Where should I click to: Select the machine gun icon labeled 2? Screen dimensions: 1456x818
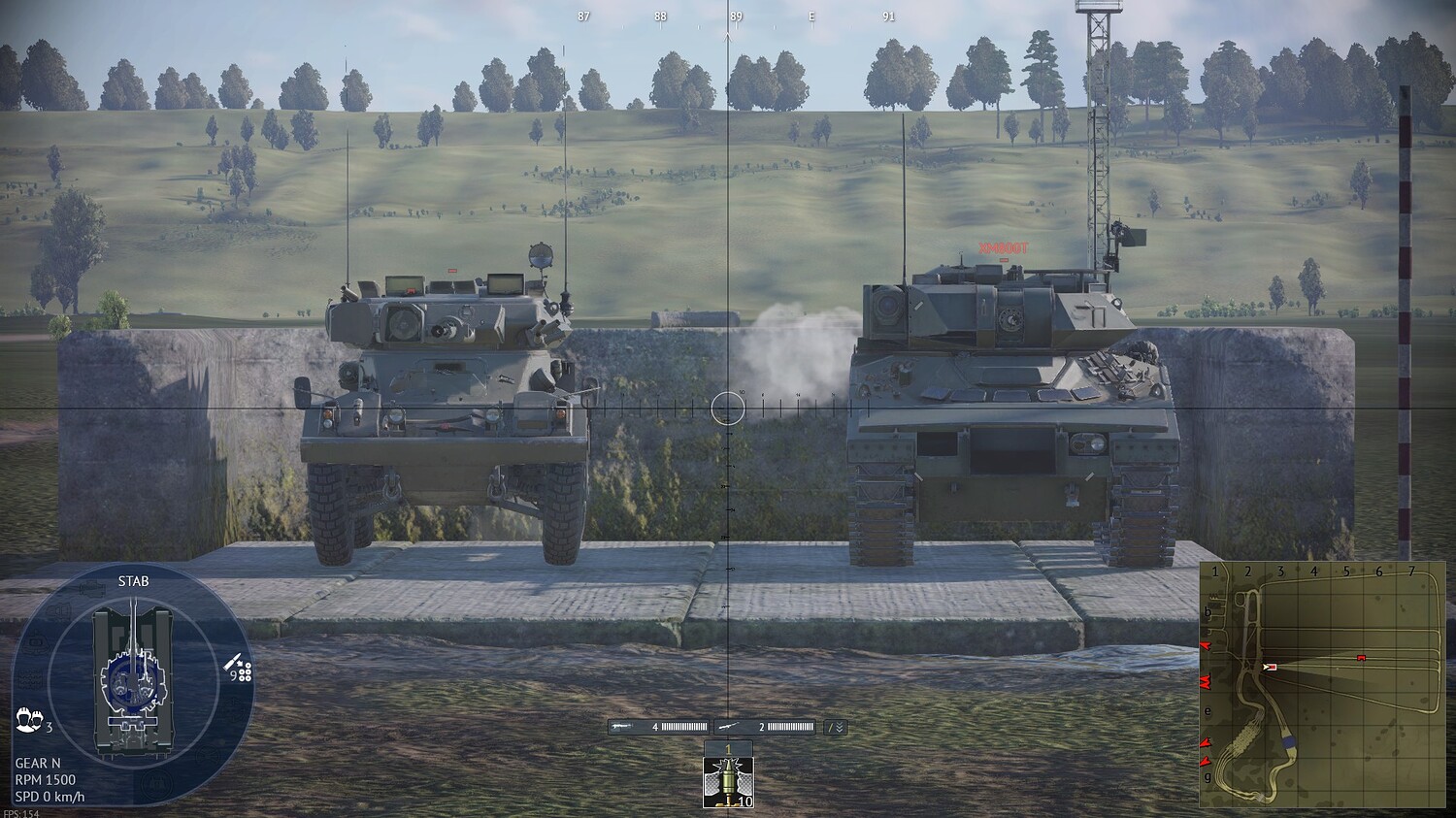(728, 724)
